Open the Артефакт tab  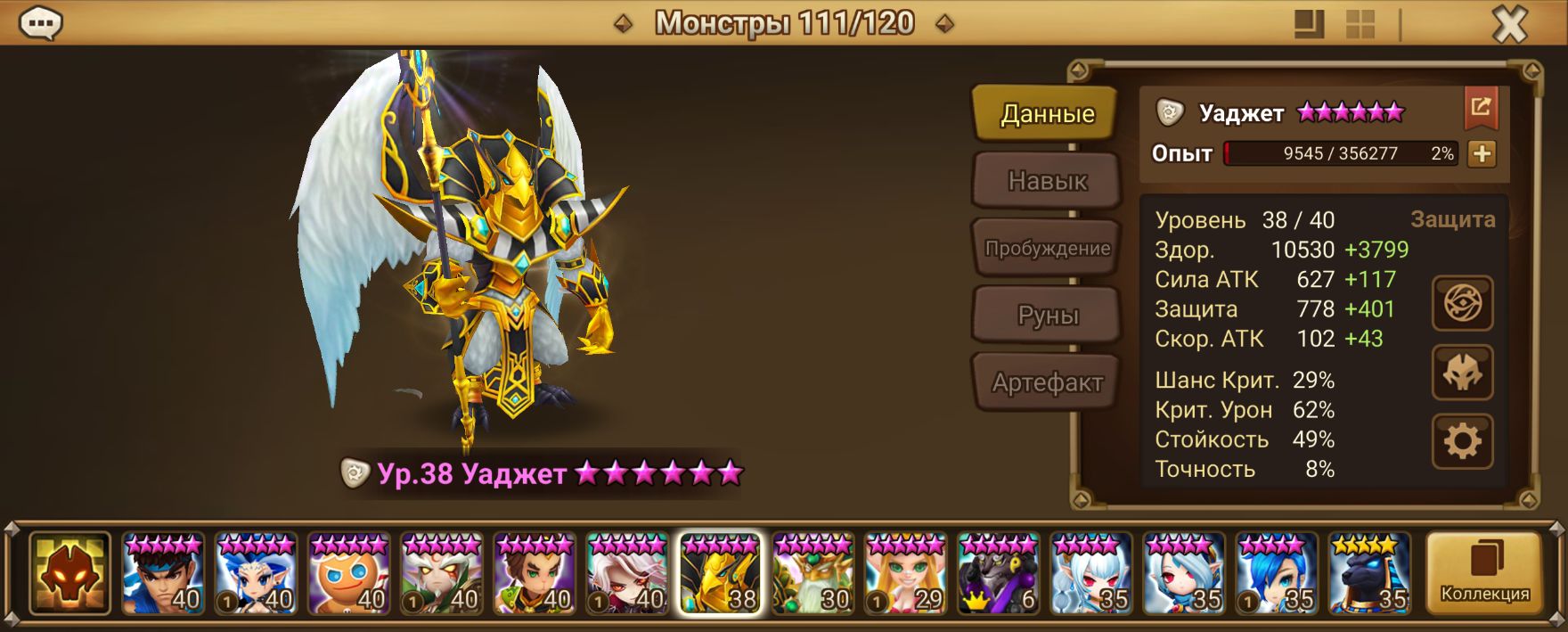(x=1046, y=383)
